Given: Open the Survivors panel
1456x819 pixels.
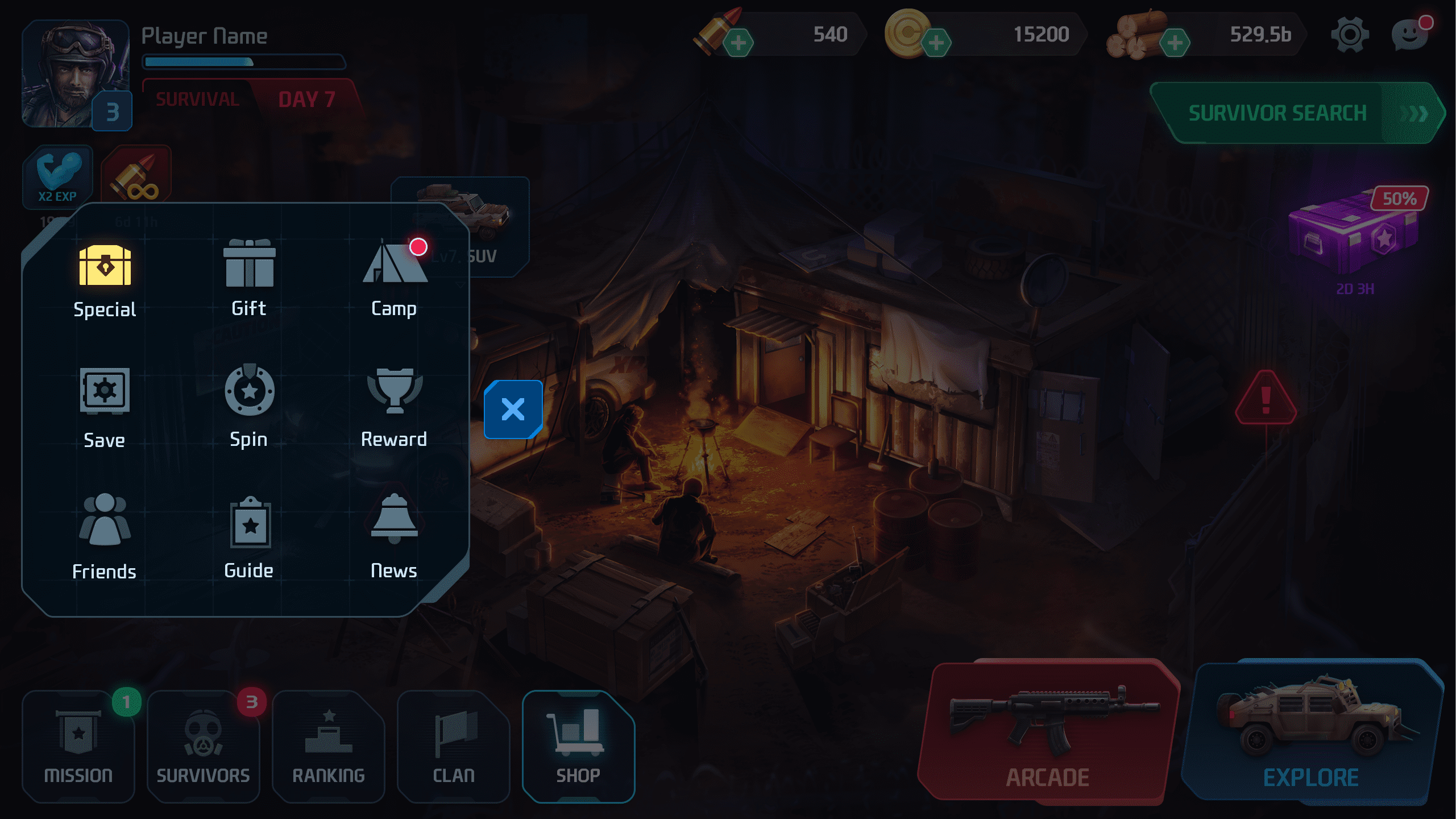Looking at the screenshot, I should point(204,746).
